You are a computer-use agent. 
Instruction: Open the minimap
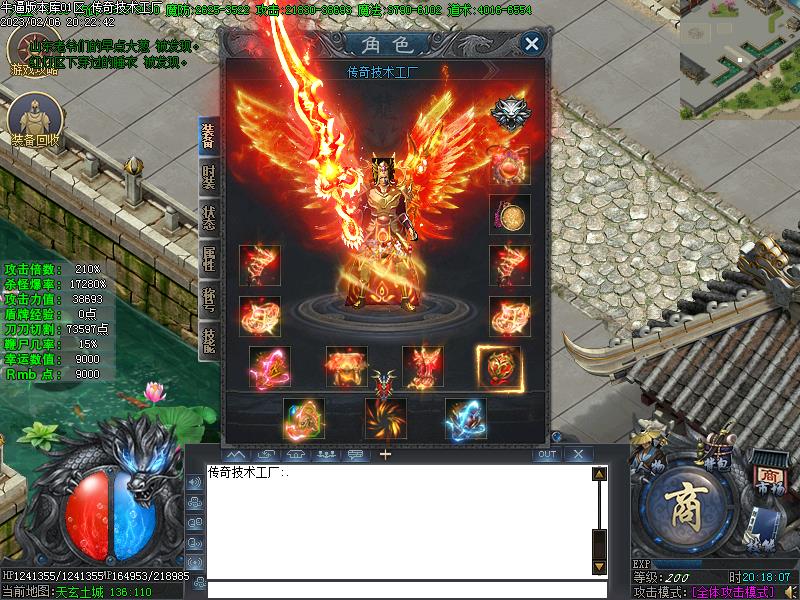tap(739, 58)
